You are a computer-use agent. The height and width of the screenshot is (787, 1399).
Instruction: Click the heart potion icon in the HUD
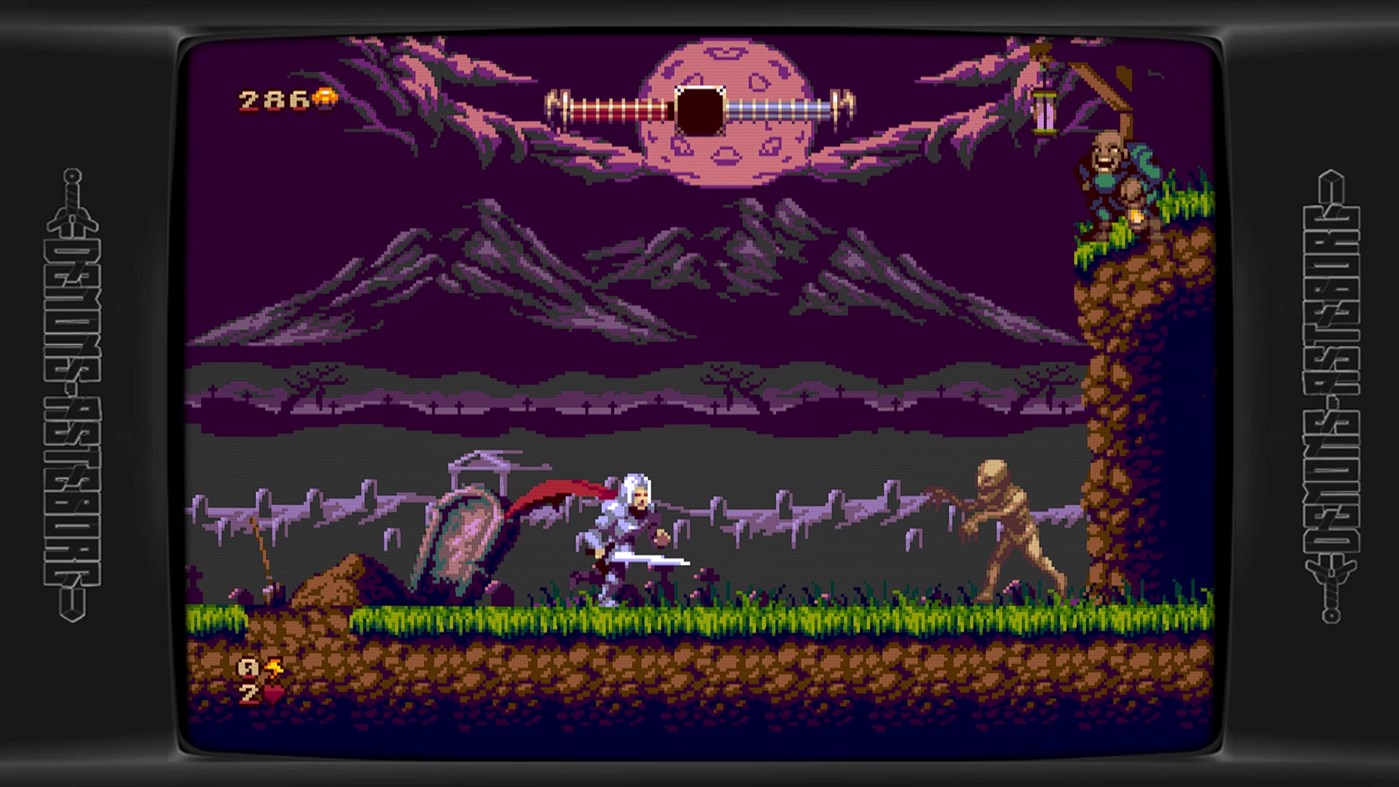click(x=272, y=693)
